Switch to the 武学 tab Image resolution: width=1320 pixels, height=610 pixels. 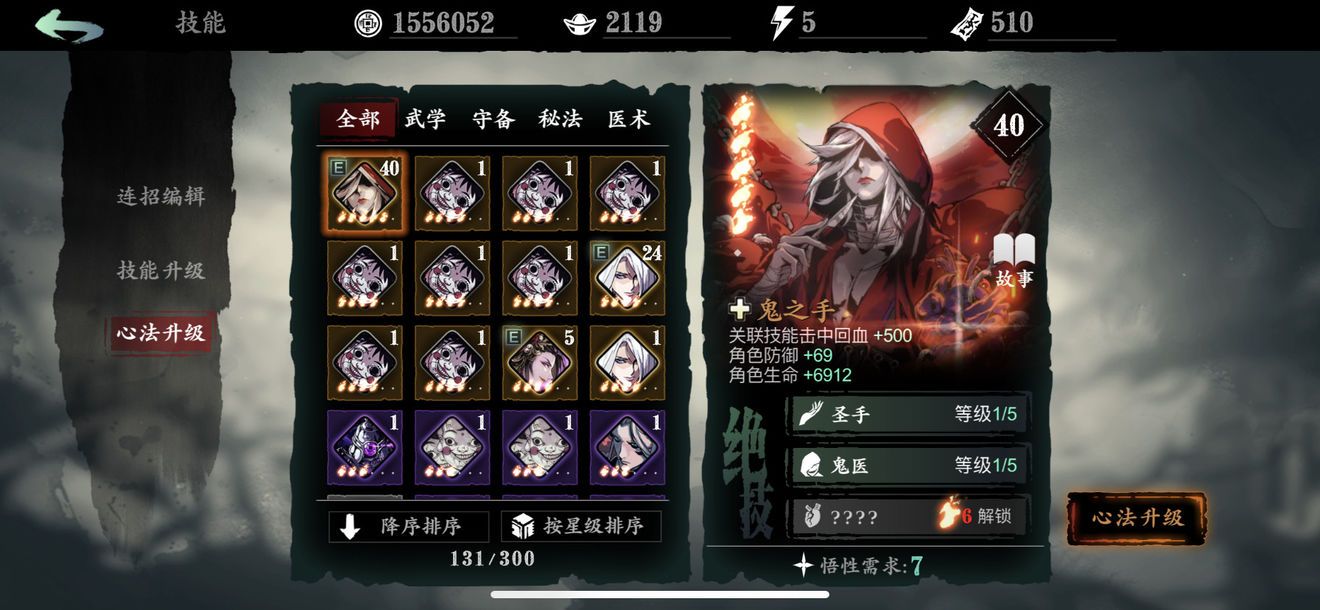pyautogui.click(x=425, y=119)
